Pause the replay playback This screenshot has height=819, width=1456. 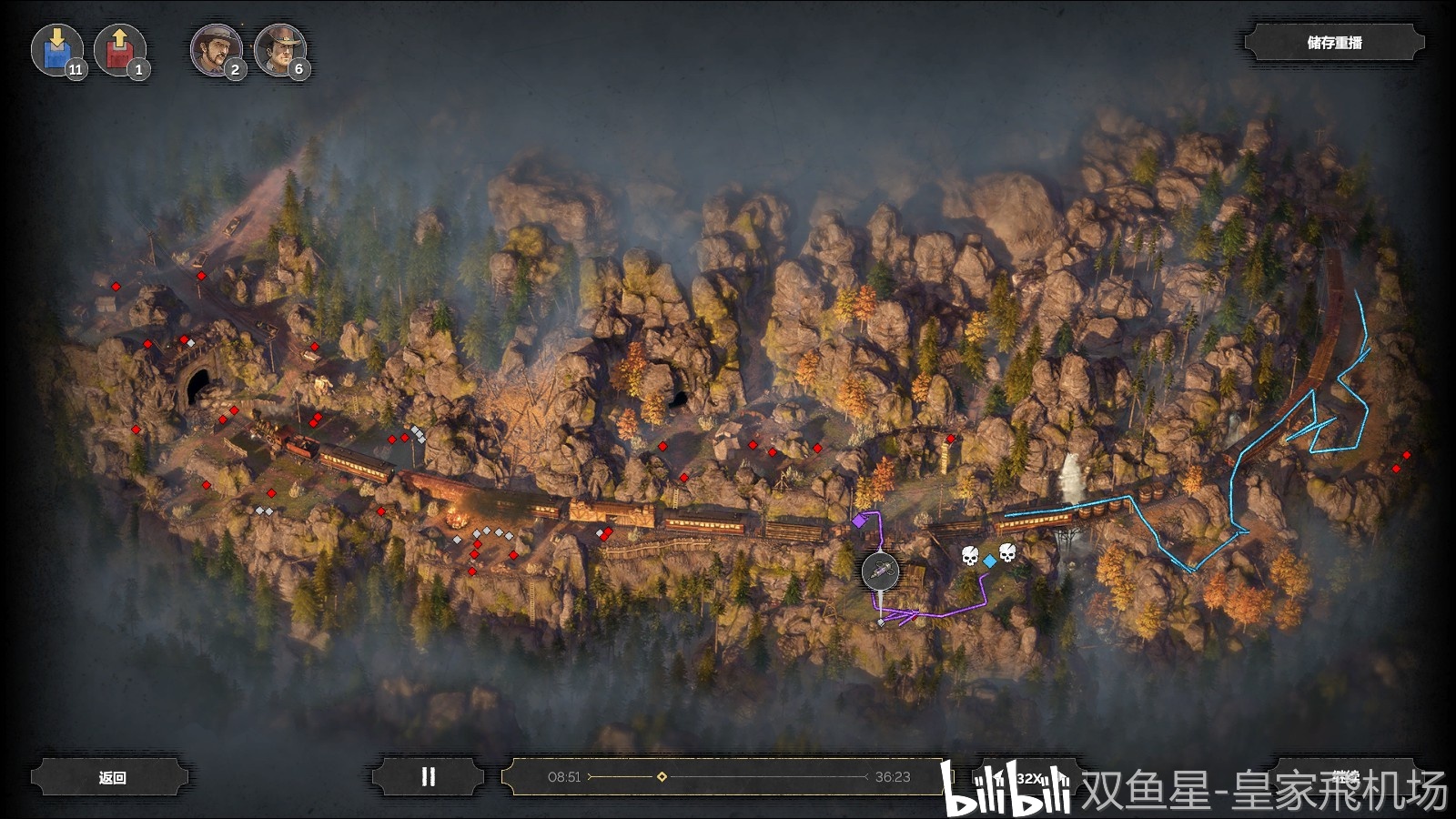(428, 777)
